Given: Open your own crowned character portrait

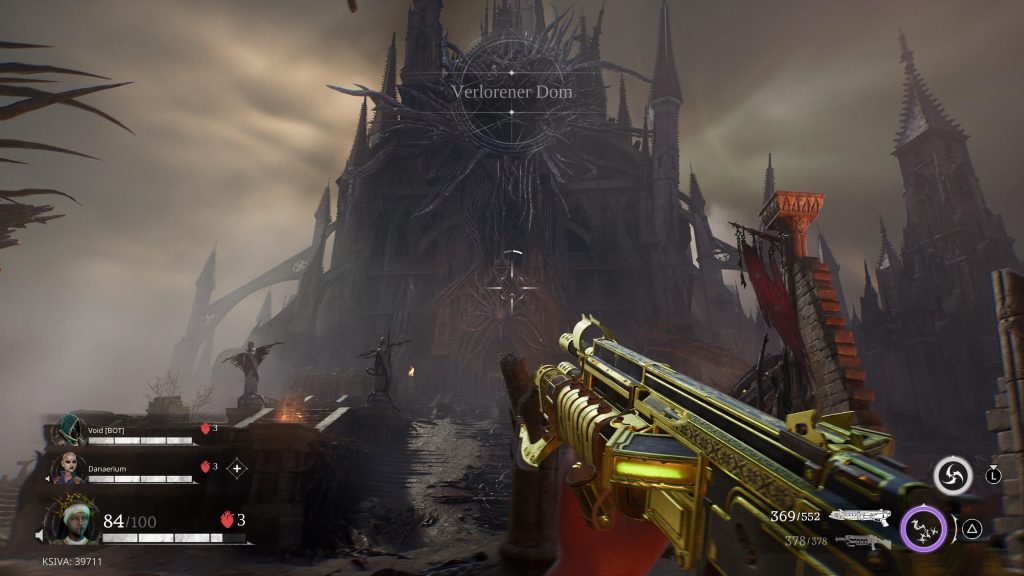Looking at the screenshot, I should tap(73, 521).
